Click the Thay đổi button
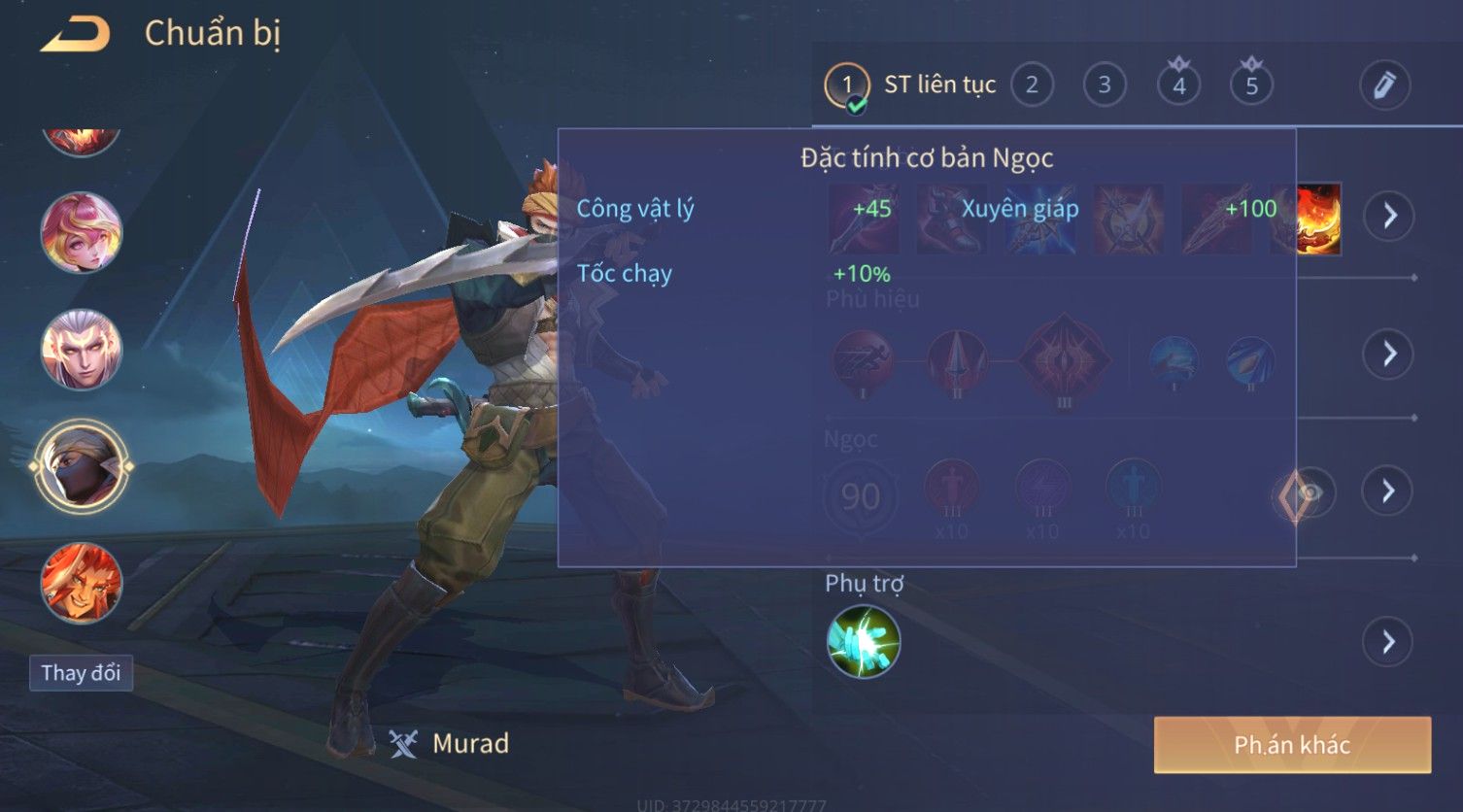 coord(81,673)
